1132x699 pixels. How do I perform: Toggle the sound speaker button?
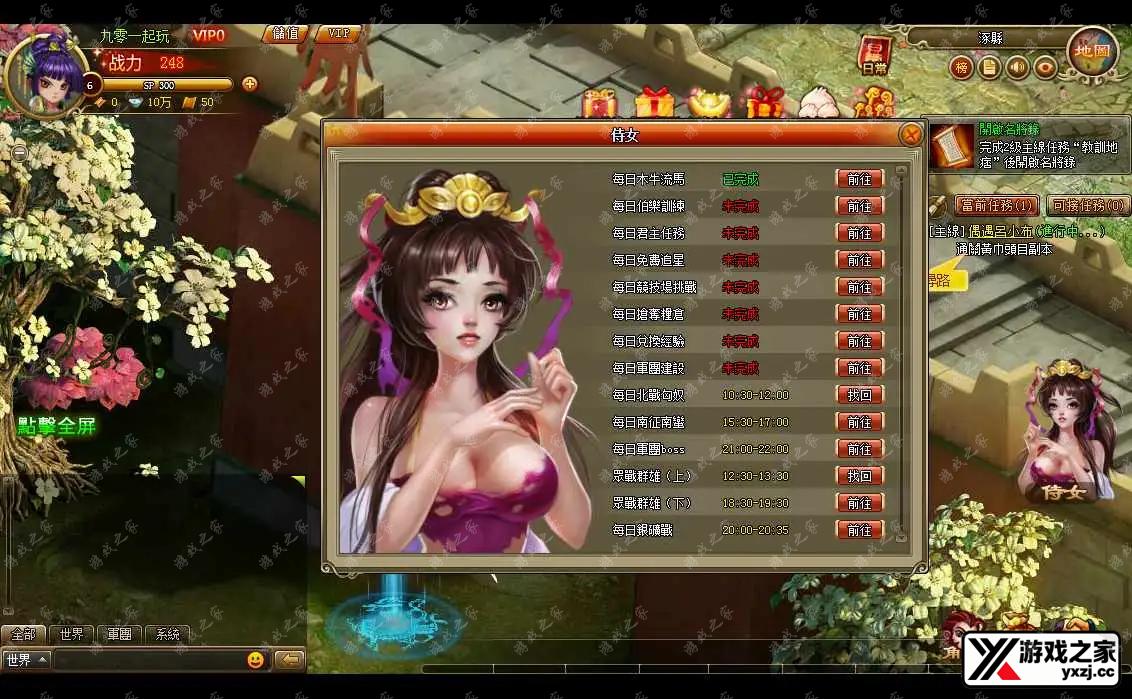coord(1018,68)
